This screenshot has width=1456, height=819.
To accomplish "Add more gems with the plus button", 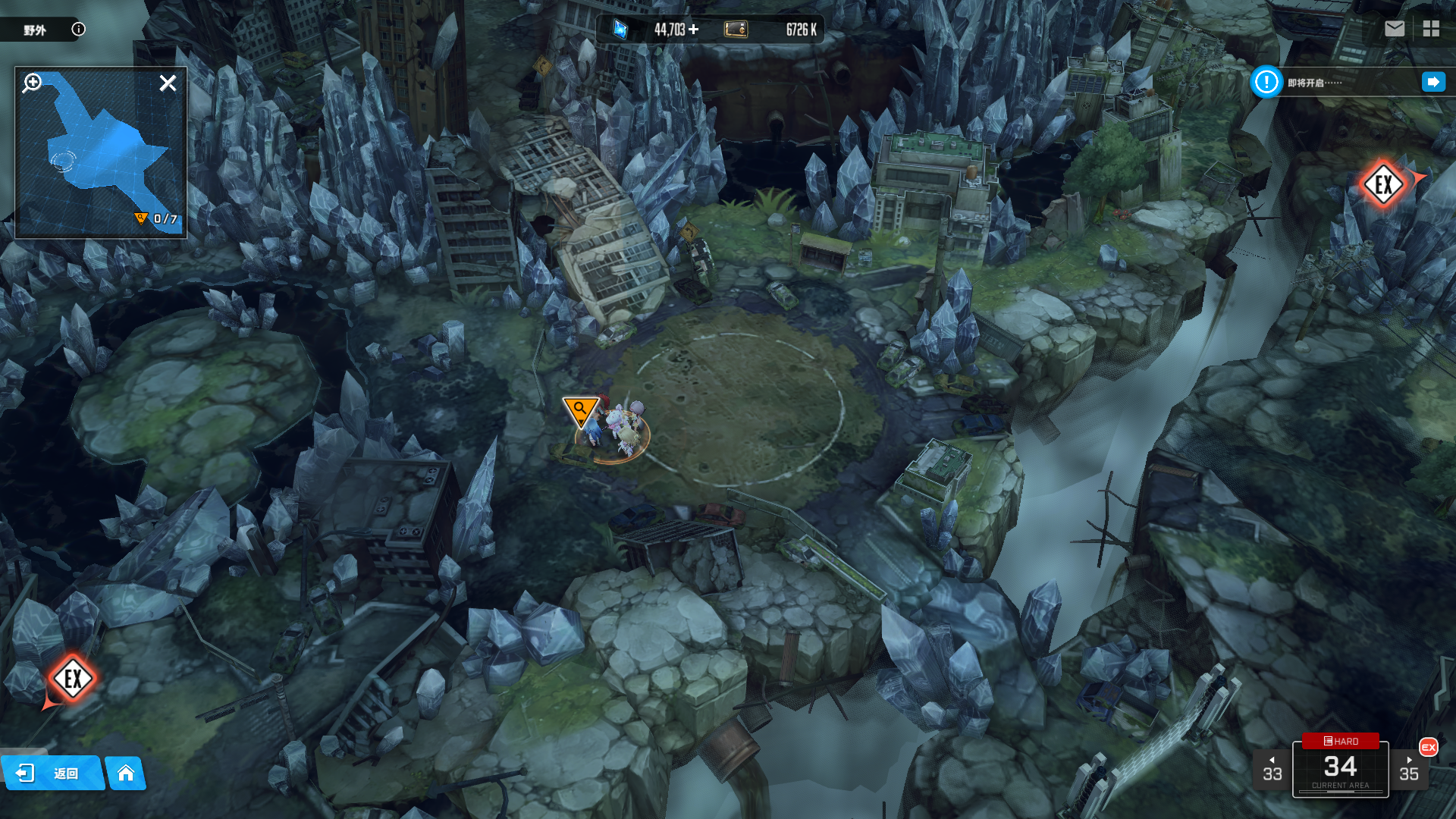I will point(694,30).
